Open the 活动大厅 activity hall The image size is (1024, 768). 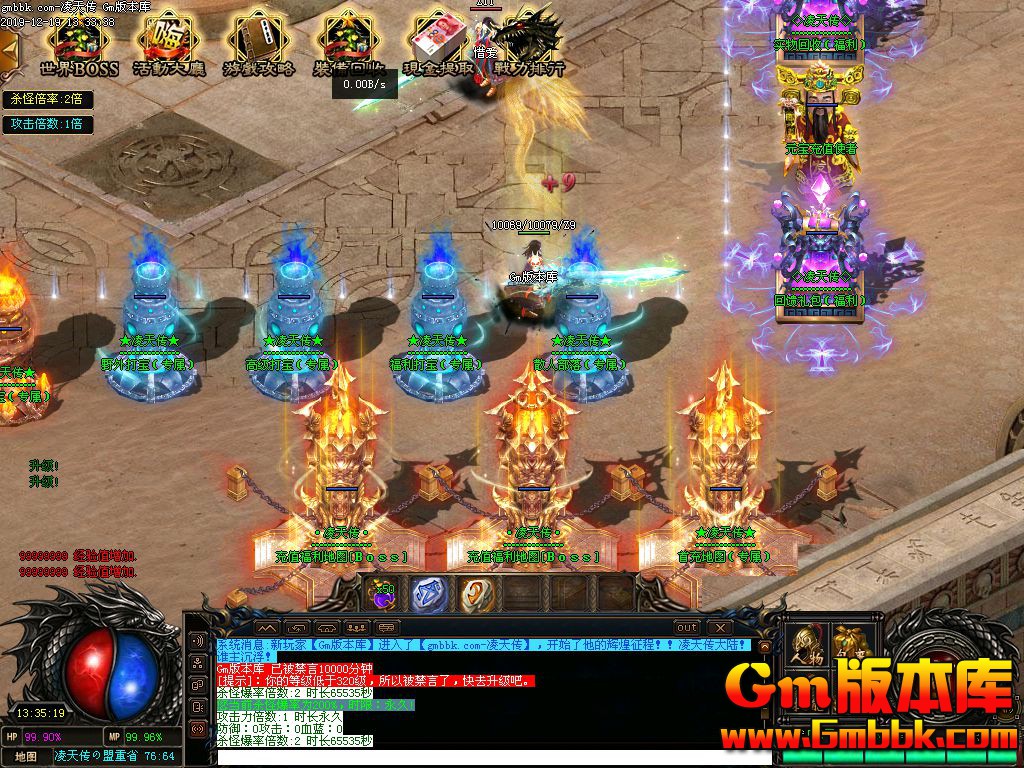[x=169, y=45]
